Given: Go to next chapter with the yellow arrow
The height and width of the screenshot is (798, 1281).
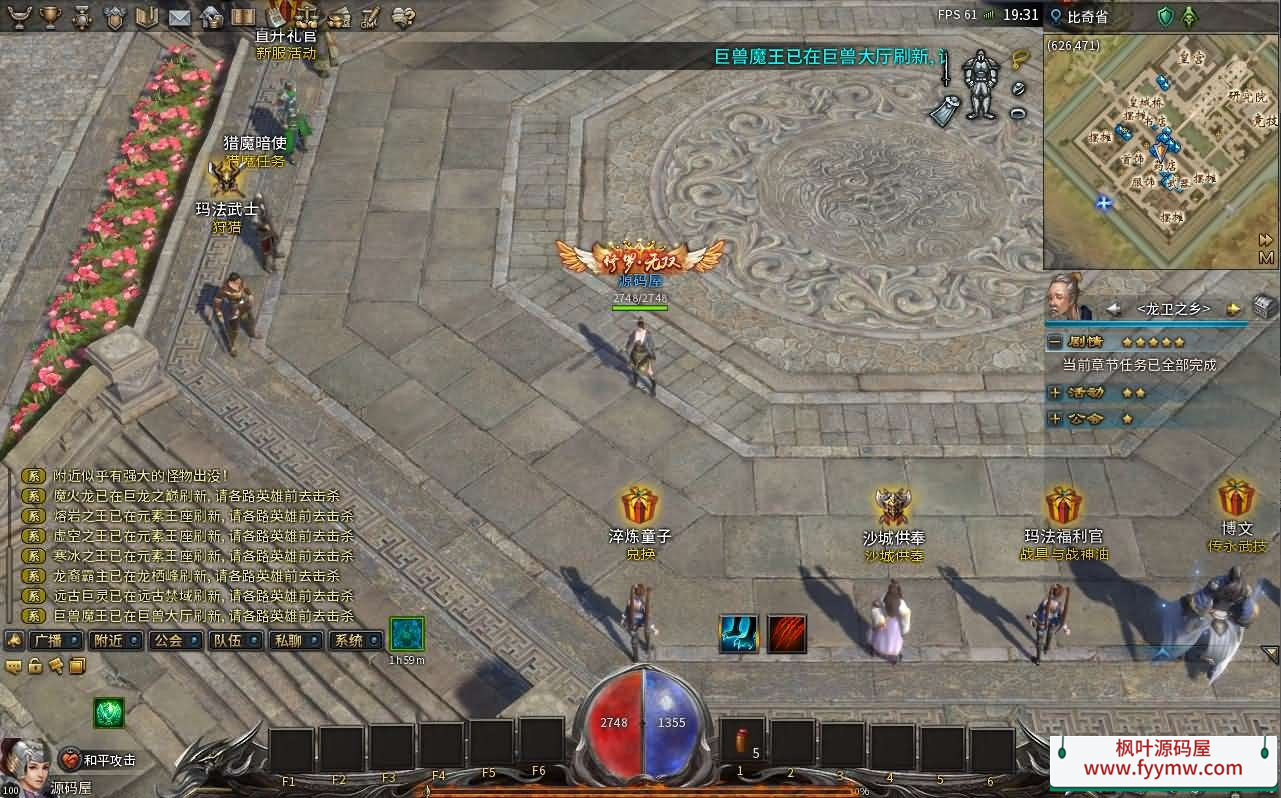Looking at the screenshot, I should click(x=1233, y=309).
